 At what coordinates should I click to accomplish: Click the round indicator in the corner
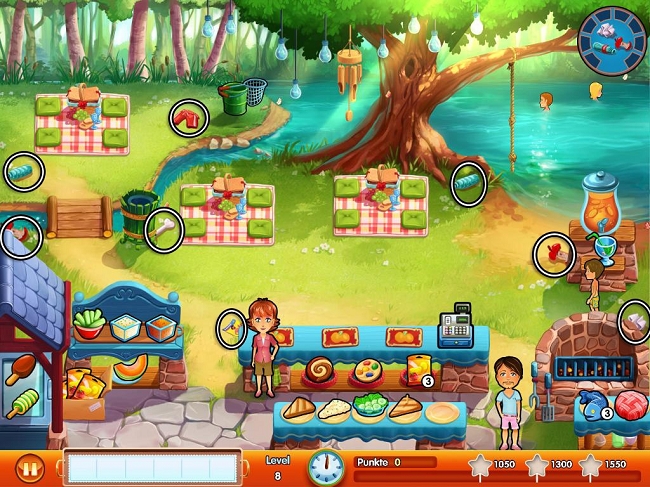(x=612, y=41)
